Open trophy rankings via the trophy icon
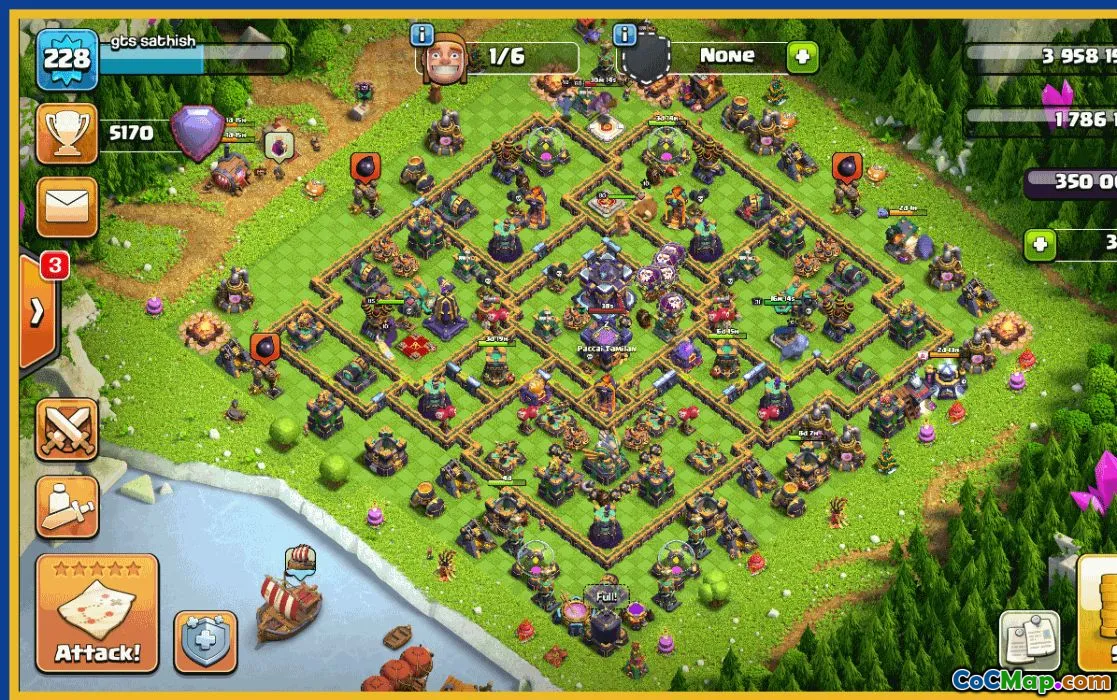Screen dimensions: 1117x700 pyautogui.click(x=67, y=133)
